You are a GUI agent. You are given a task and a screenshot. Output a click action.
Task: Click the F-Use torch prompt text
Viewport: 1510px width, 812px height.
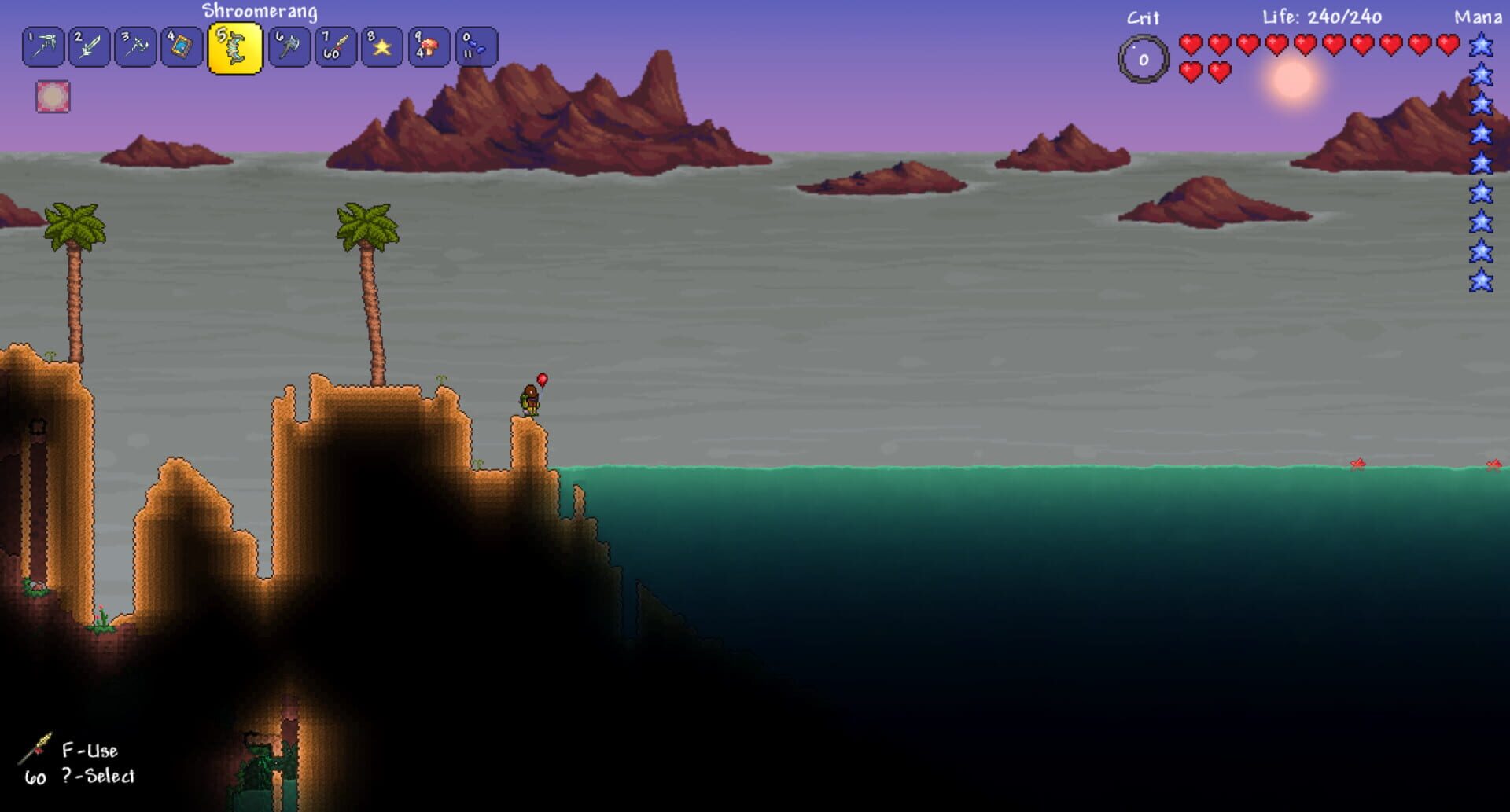pos(90,751)
